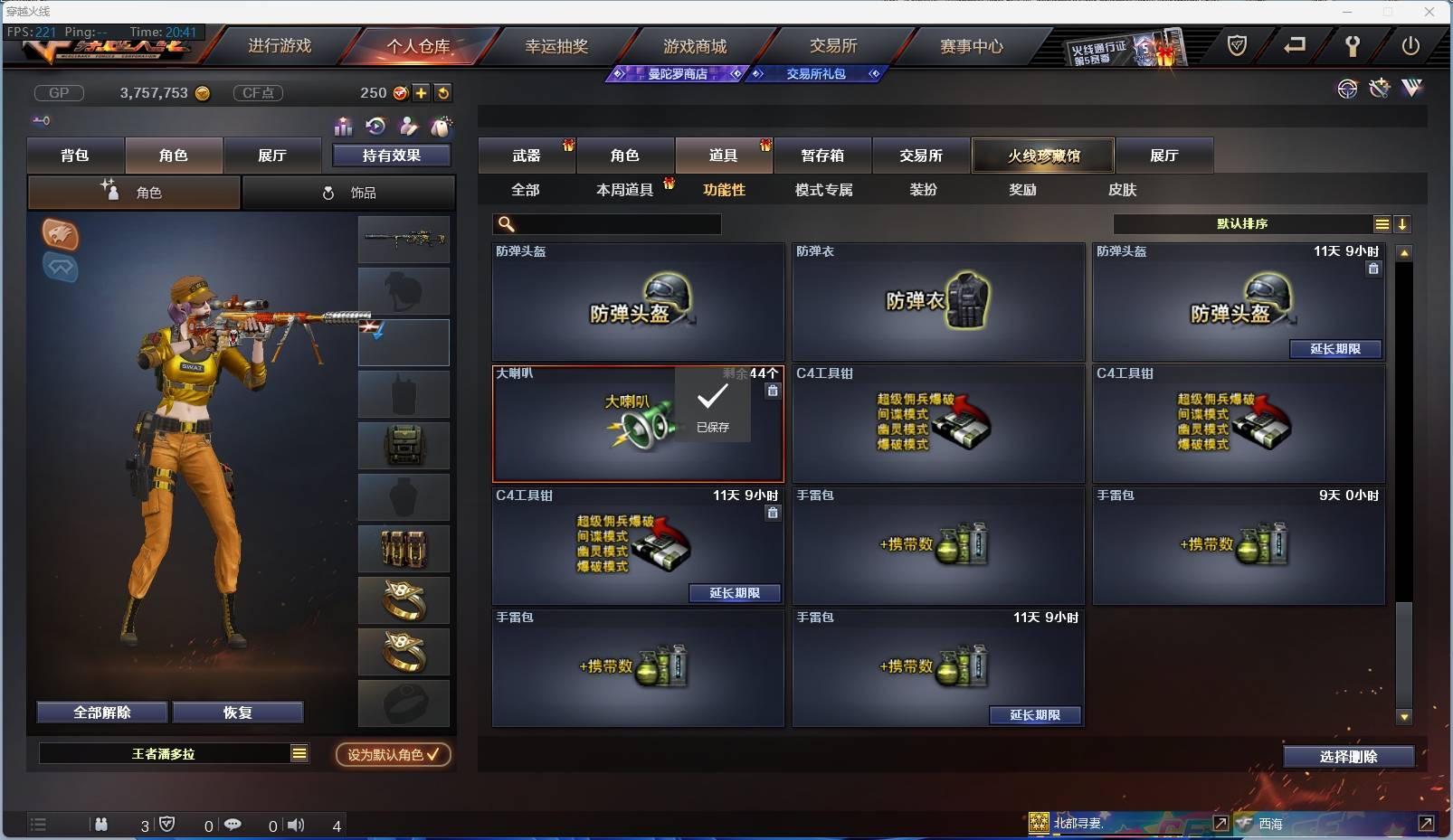Image resolution: width=1453 pixels, height=840 pixels.
Task: Switch to the 幸运抽奖 lucky draw tab
Action: 556,45
